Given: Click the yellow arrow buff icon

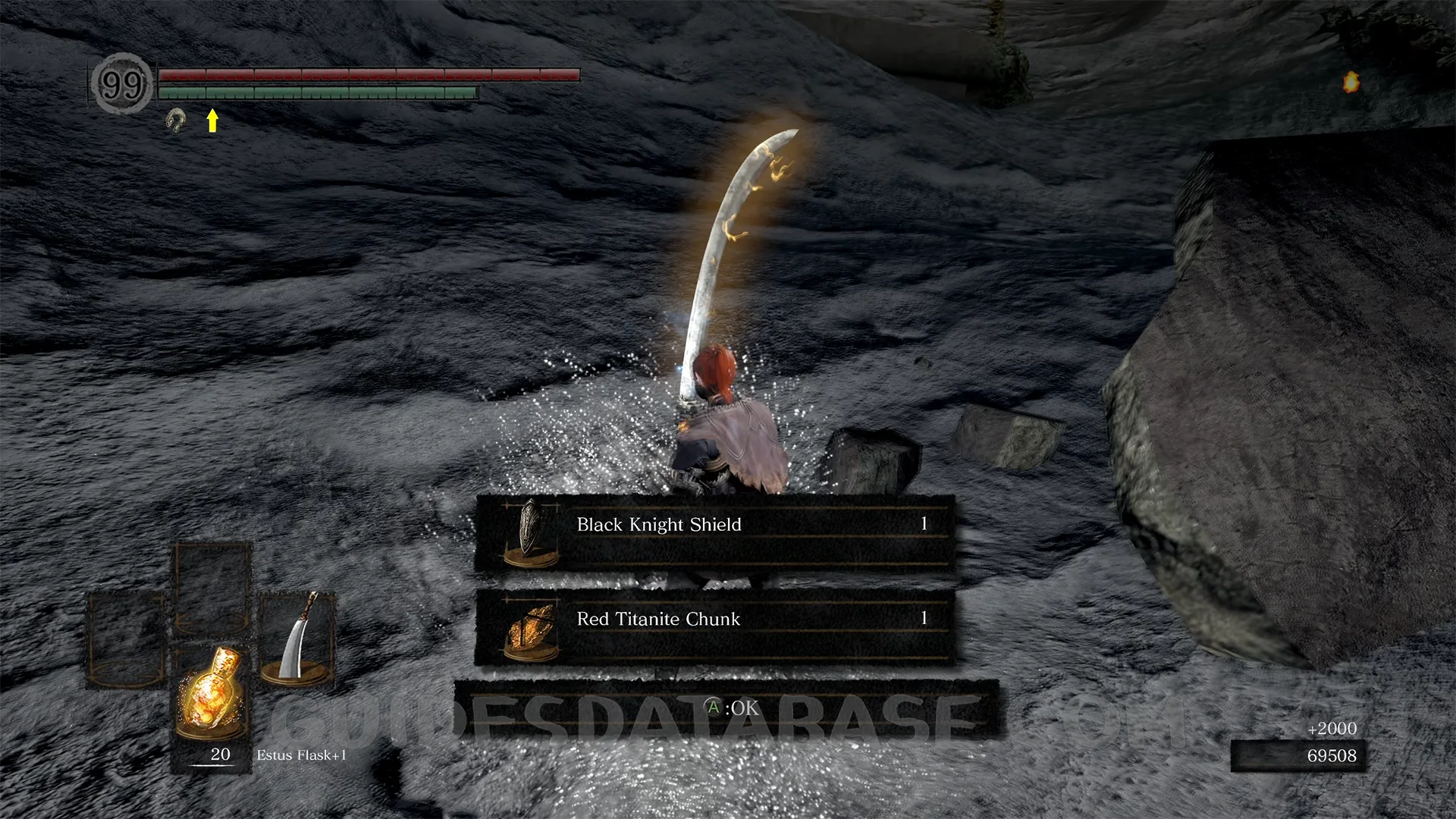Looking at the screenshot, I should 212,120.
